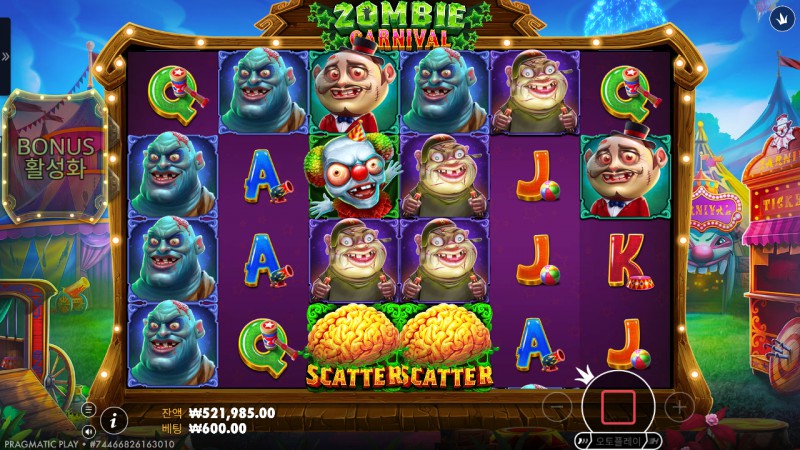Decrease the bet with the minus button
Screen dimensions: 800x450
coord(560,406)
